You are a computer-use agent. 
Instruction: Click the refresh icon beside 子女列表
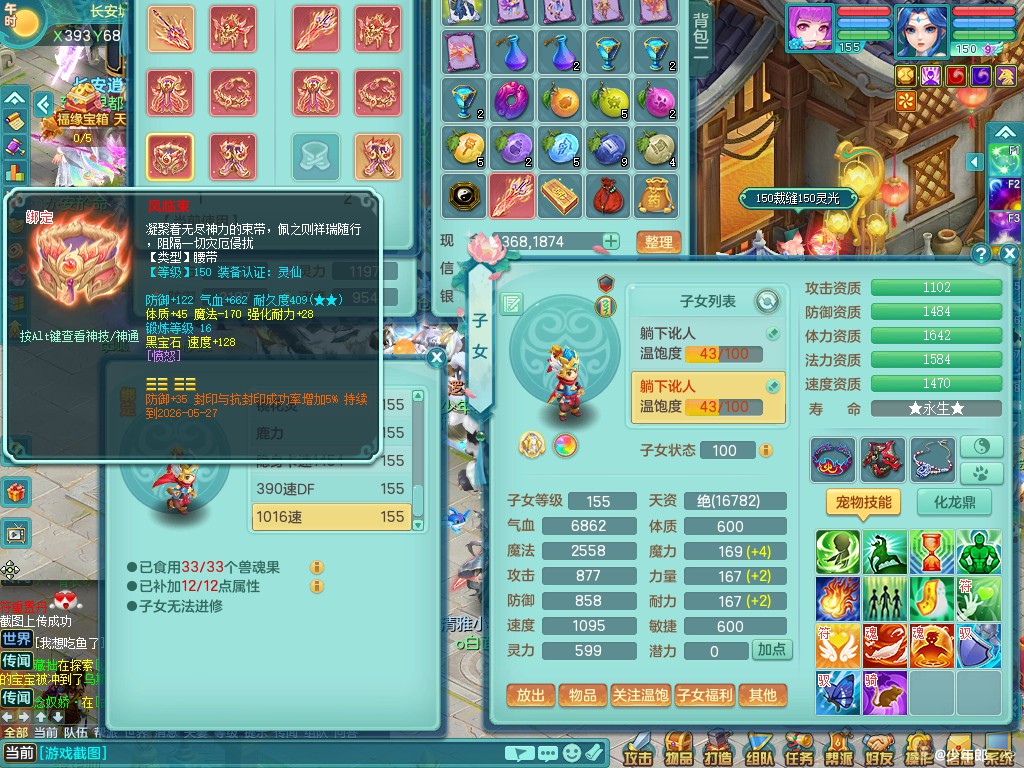[x=767, y=301]
